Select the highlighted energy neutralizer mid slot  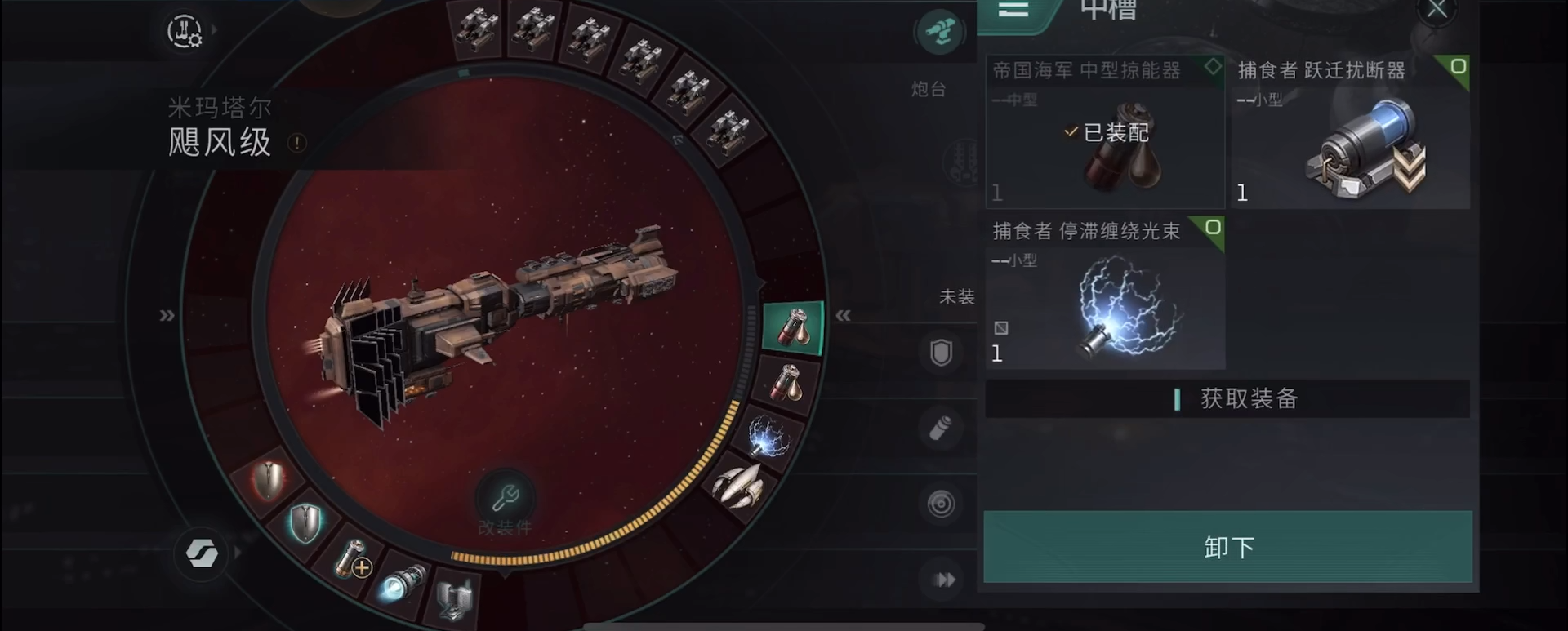(792, 327)
